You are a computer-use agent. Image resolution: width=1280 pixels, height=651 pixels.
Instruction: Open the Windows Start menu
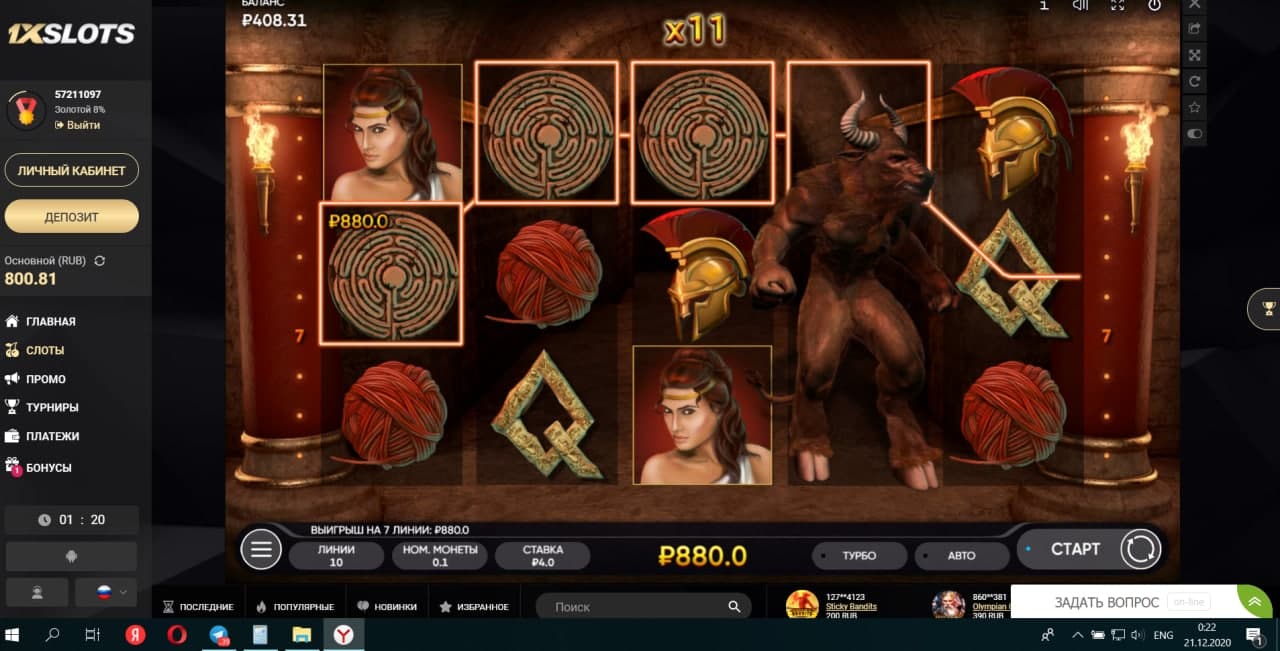[14, 635]
